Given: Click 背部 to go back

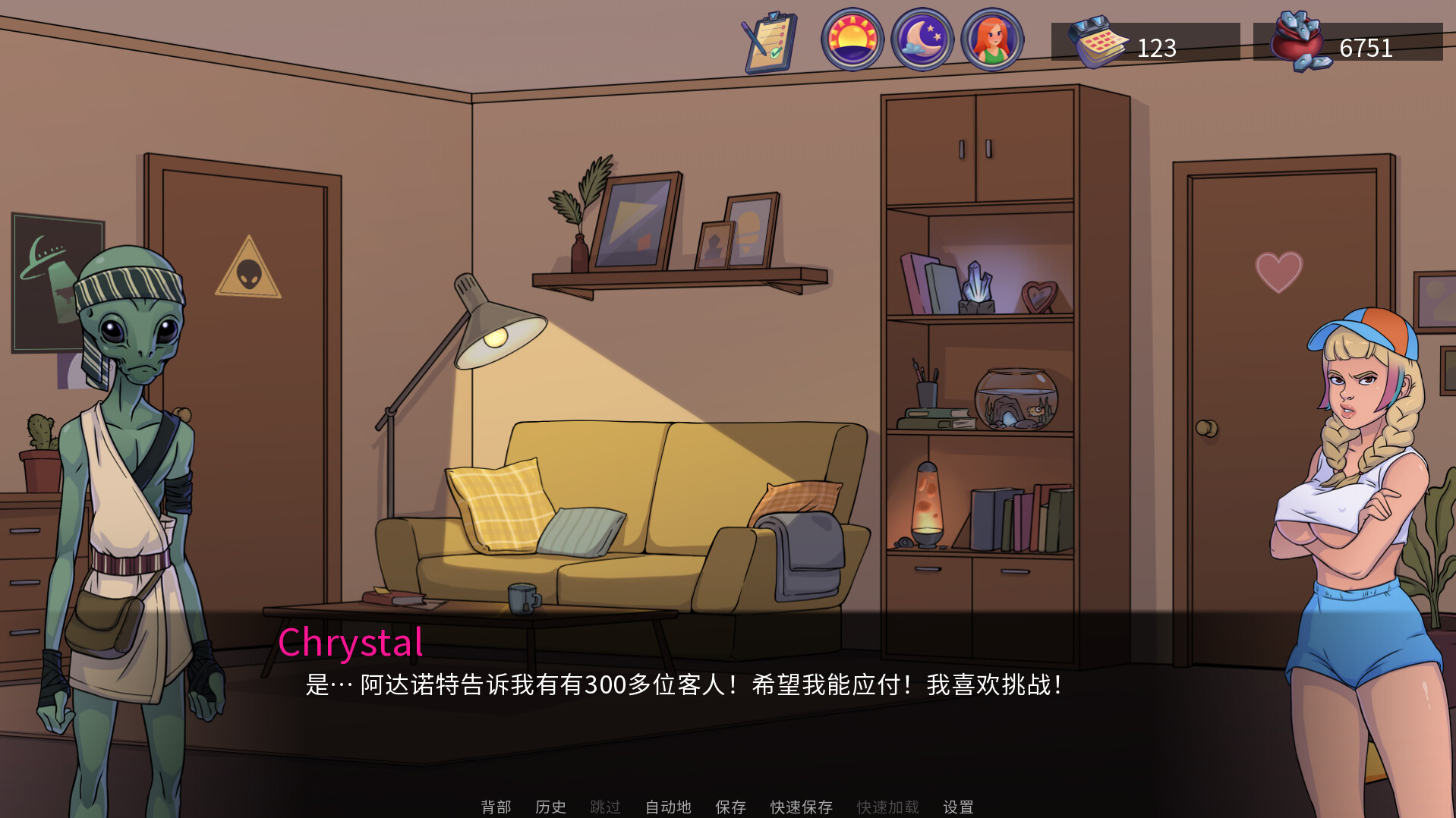Looking at the screenshot, I should (x=497, y=807).
